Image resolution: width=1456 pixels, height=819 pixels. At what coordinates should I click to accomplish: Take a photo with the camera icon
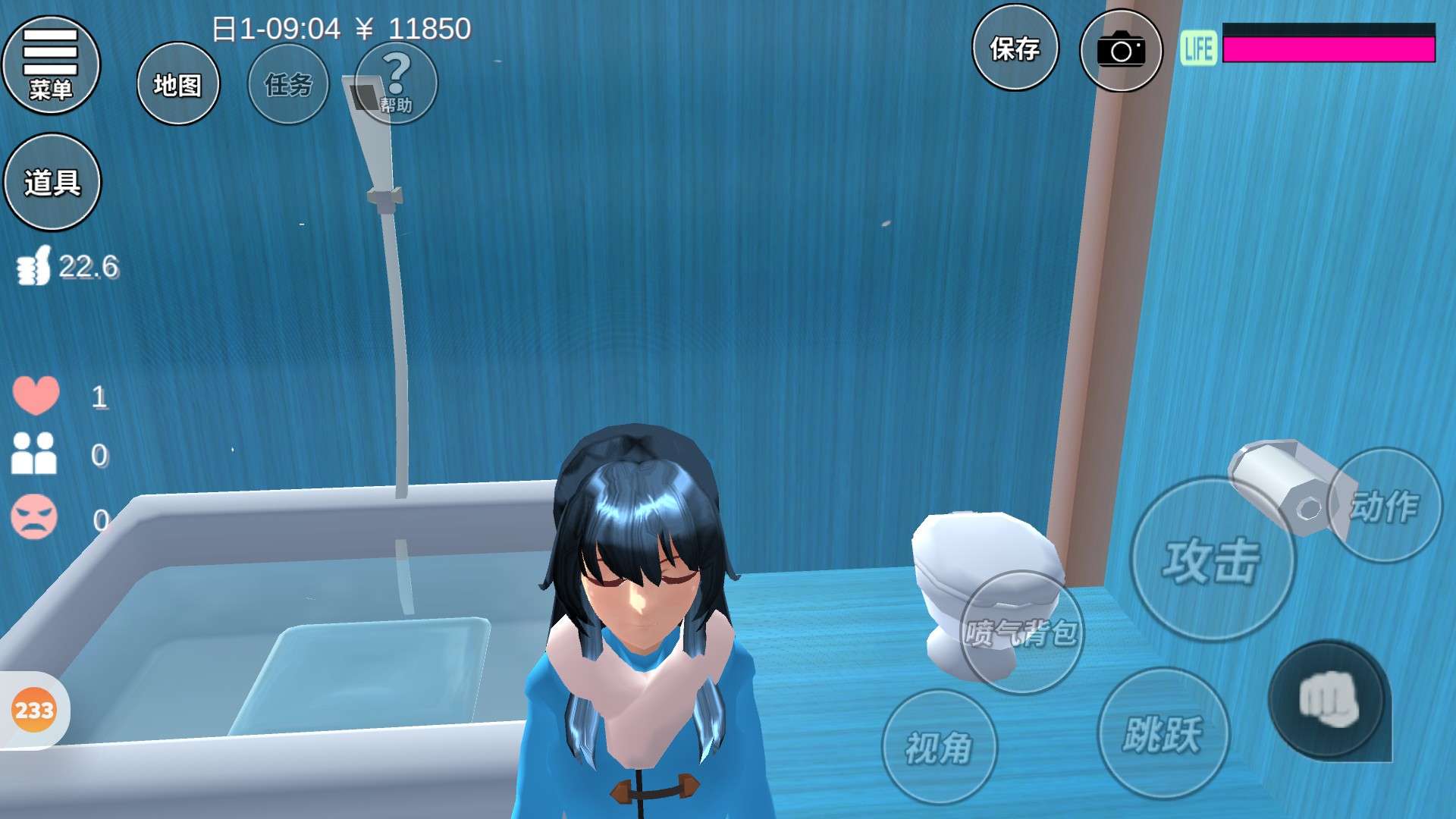(x=1121, y=50)
